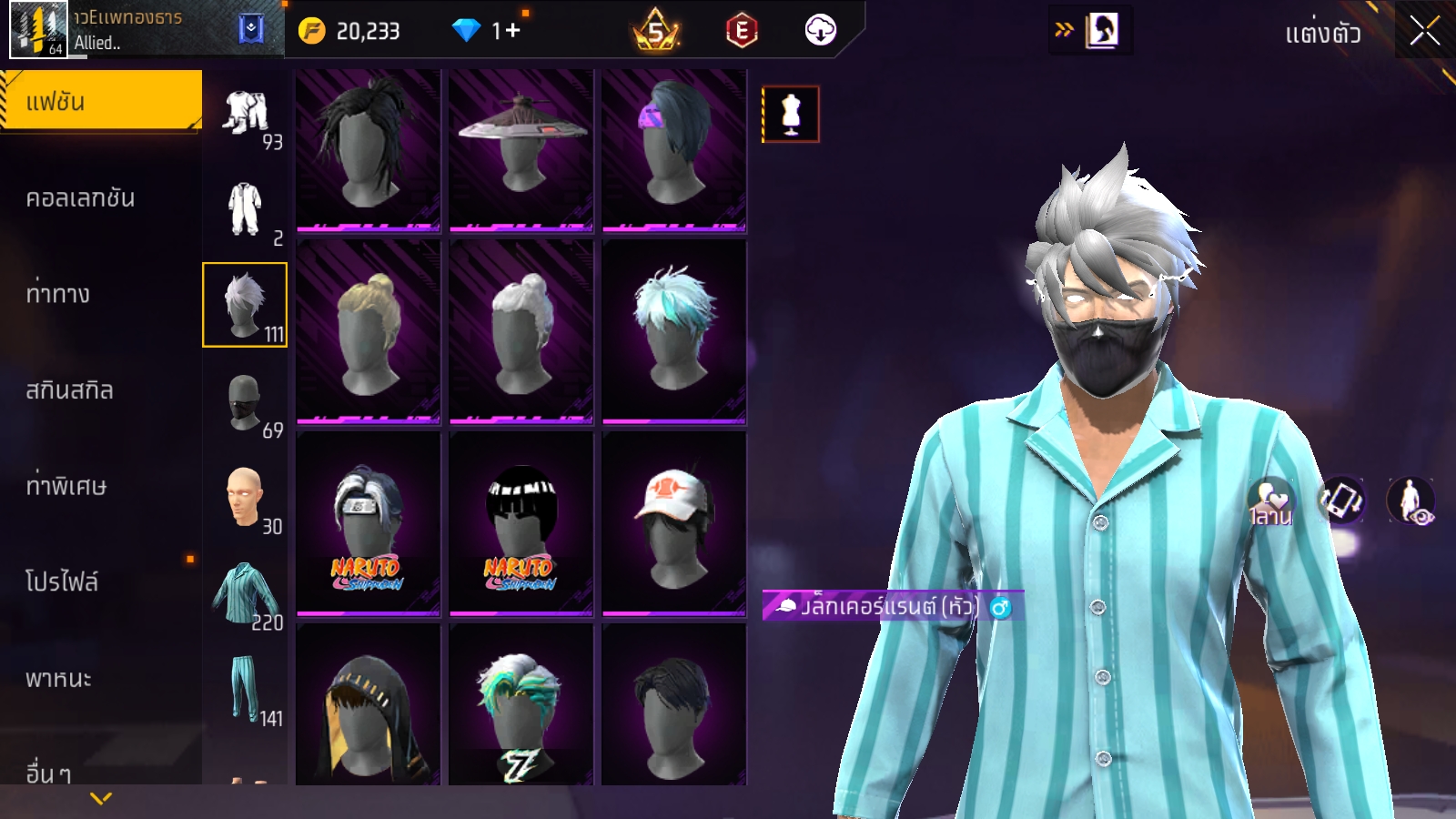Viewport: 1456px width, 819px height.
Task: Open the cloud download icon
Action: point(820,31)
